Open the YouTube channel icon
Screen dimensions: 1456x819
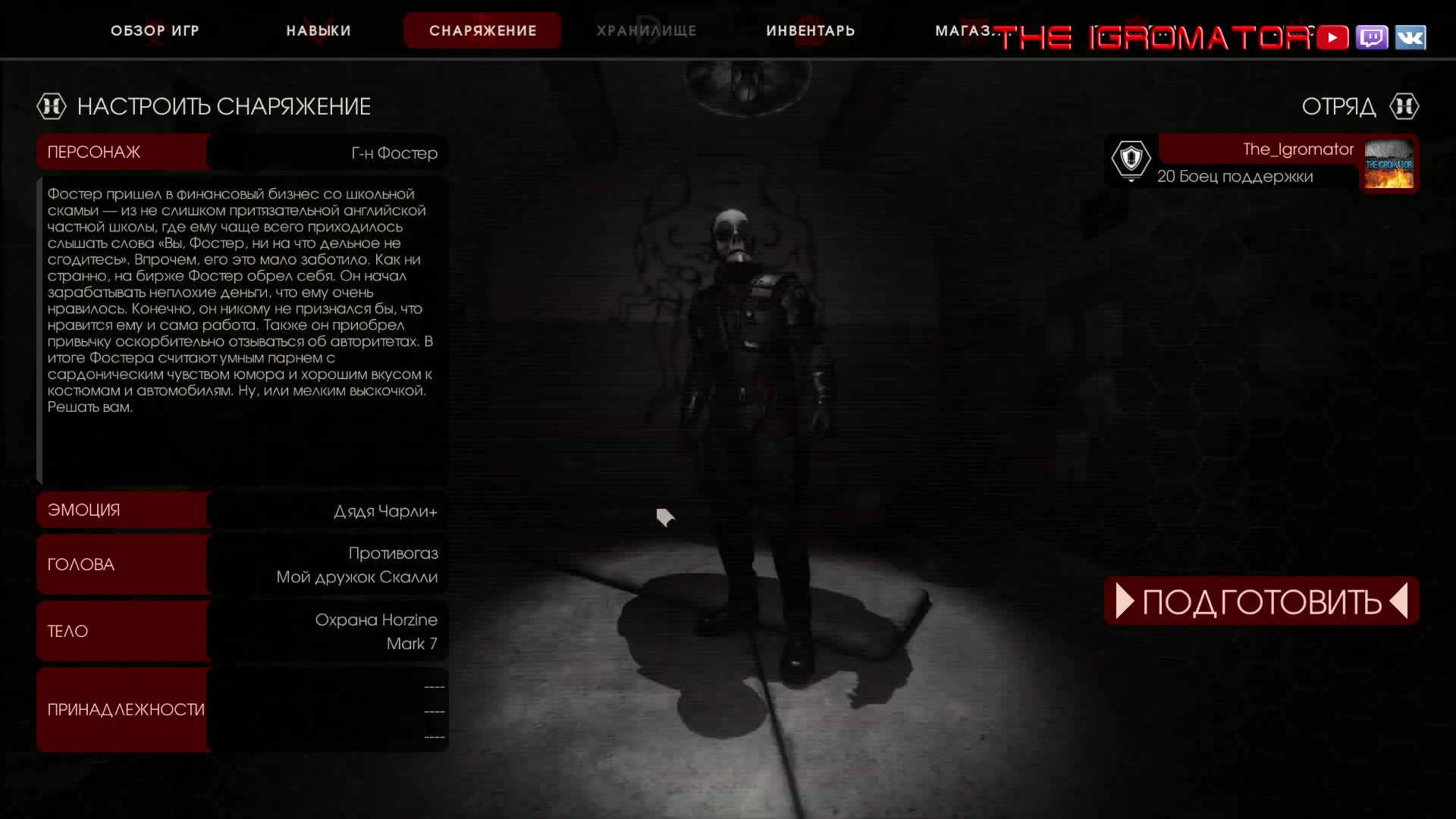[1332, 36]
